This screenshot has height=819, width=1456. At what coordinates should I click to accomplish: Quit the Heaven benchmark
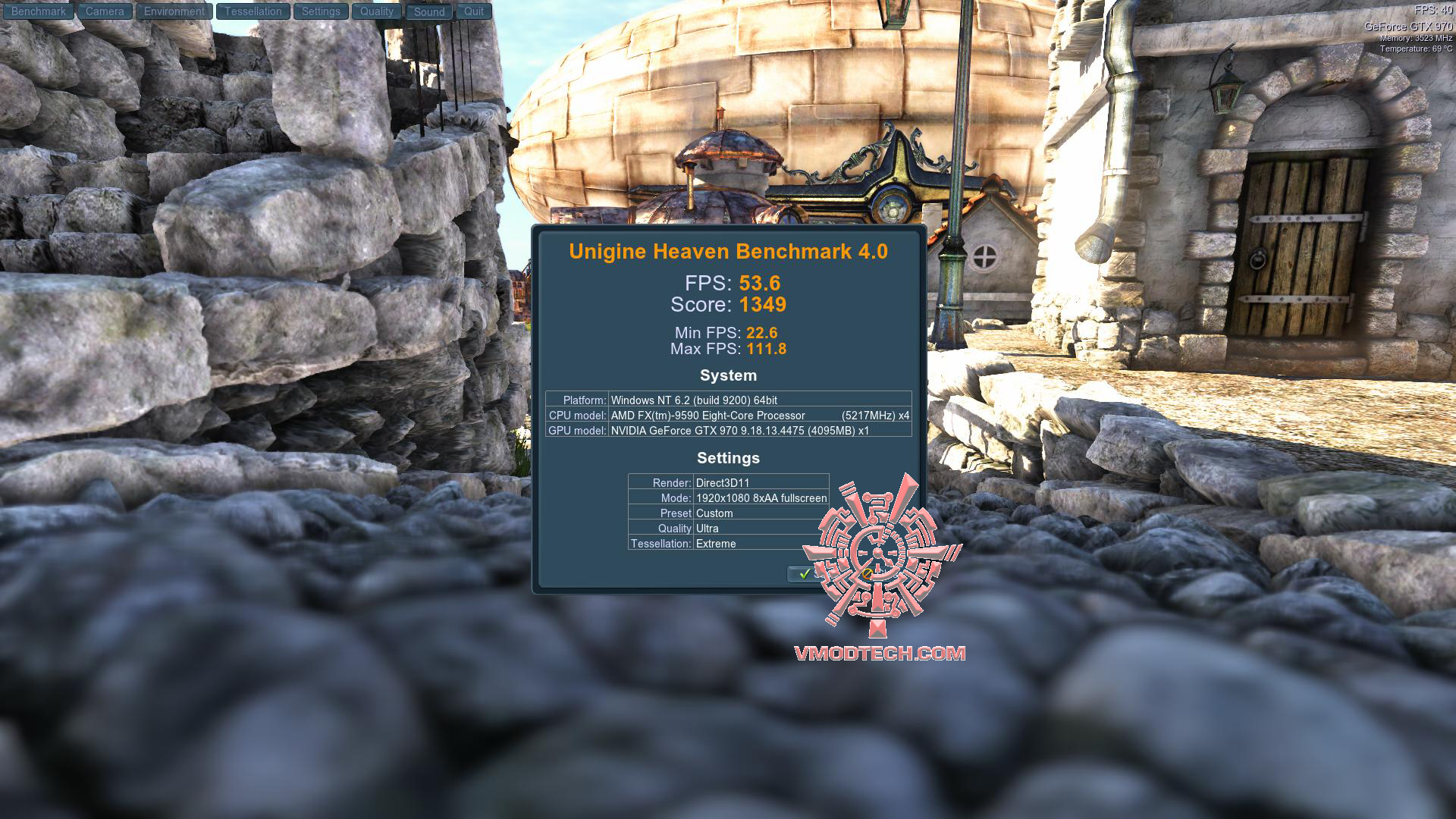pyautogui.click(x=474, y=11)
